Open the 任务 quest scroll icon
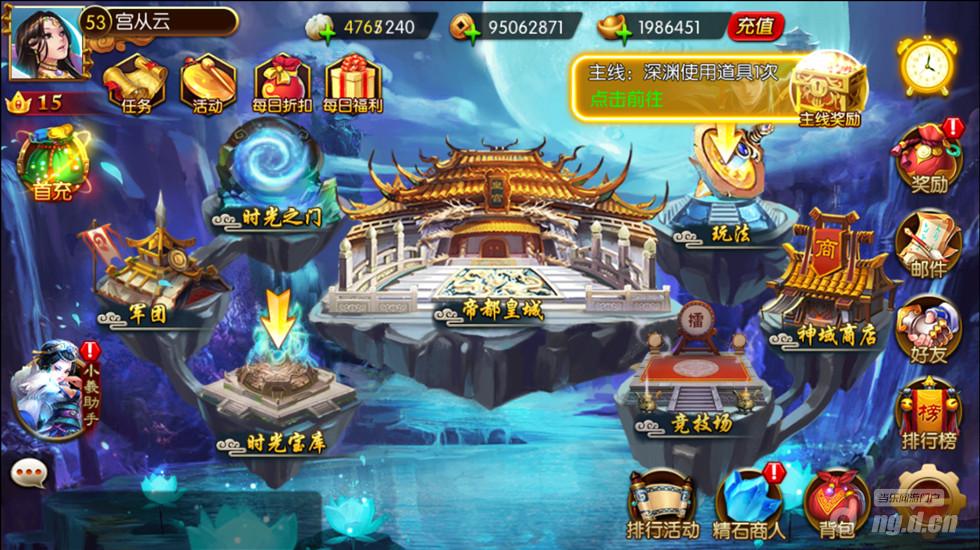 pos(134,82)
